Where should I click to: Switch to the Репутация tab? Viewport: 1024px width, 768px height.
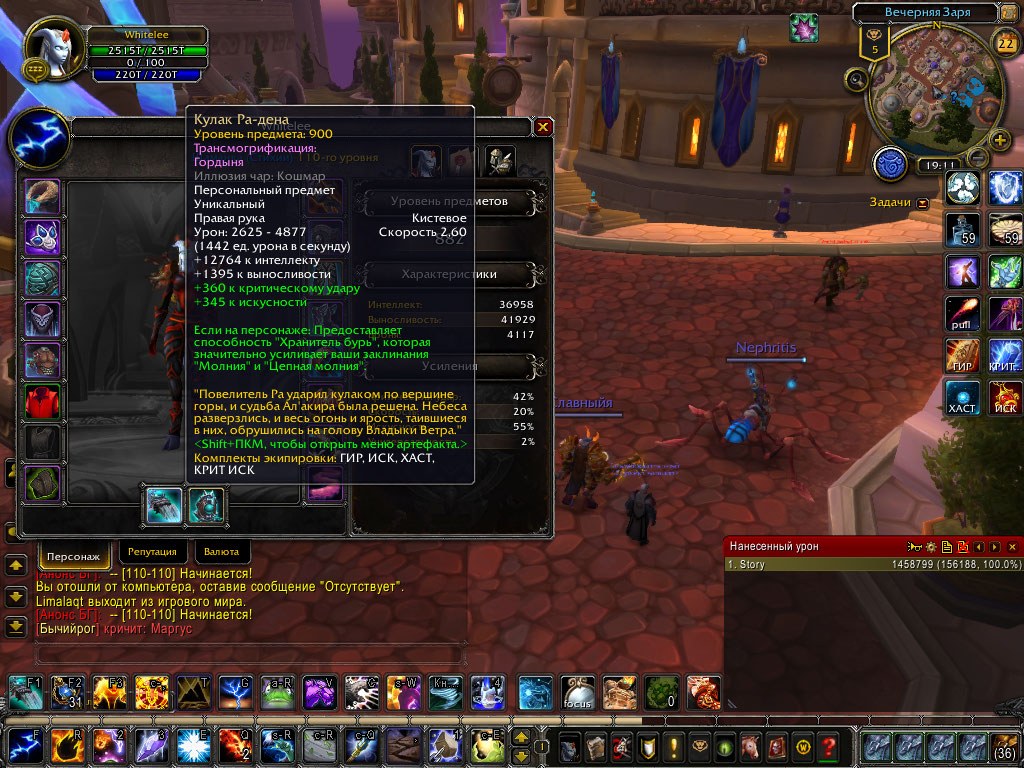152,552
